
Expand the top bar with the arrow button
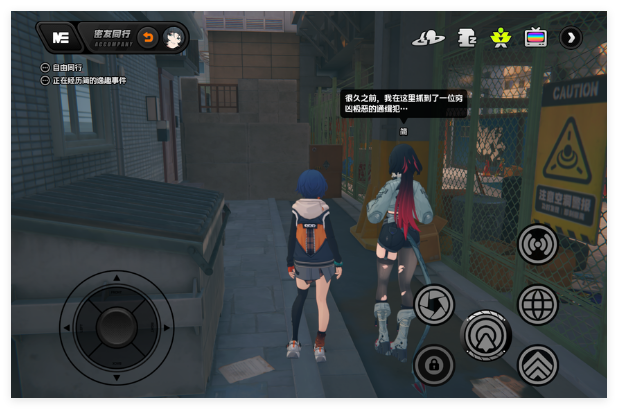click(x=571, y=38)
